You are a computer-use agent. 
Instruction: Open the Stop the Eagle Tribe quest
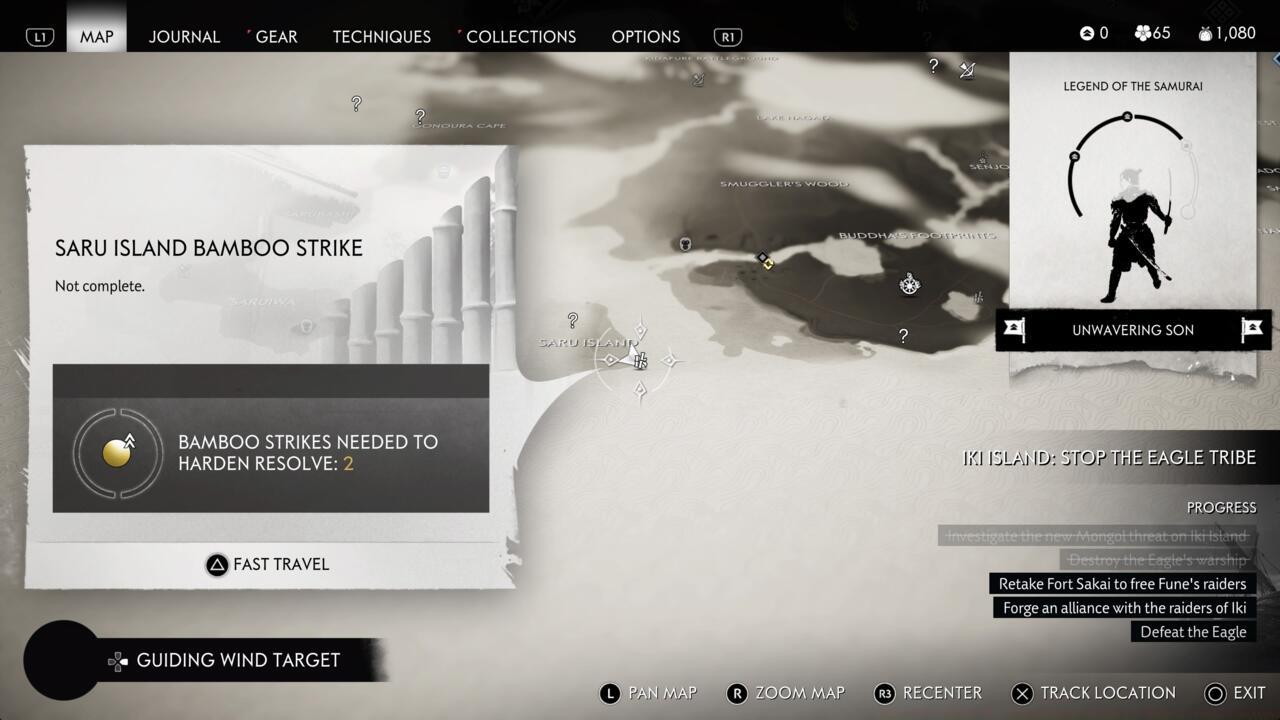[1108, 457]
